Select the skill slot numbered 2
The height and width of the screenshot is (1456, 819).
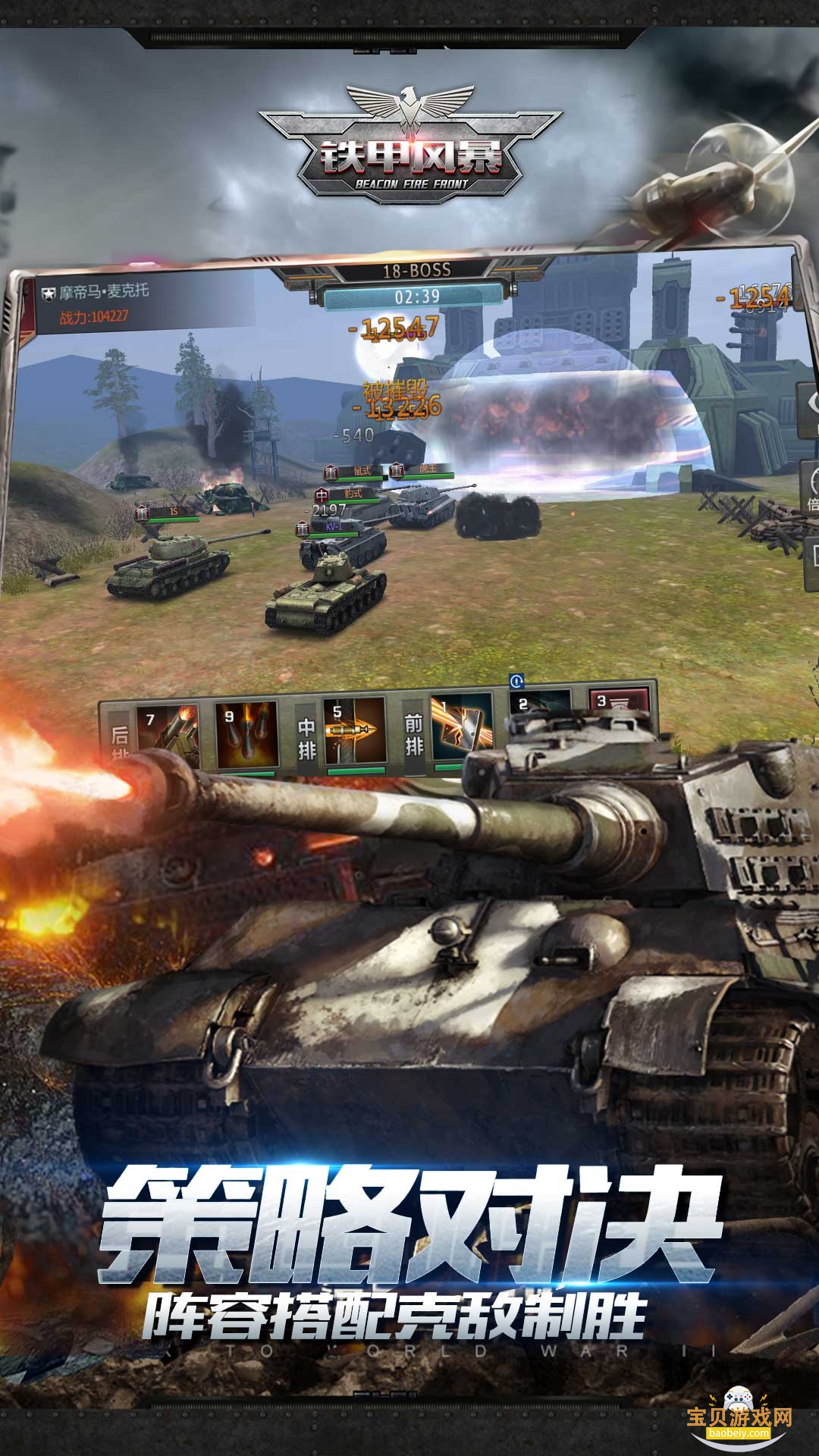[x=539, y=704]
